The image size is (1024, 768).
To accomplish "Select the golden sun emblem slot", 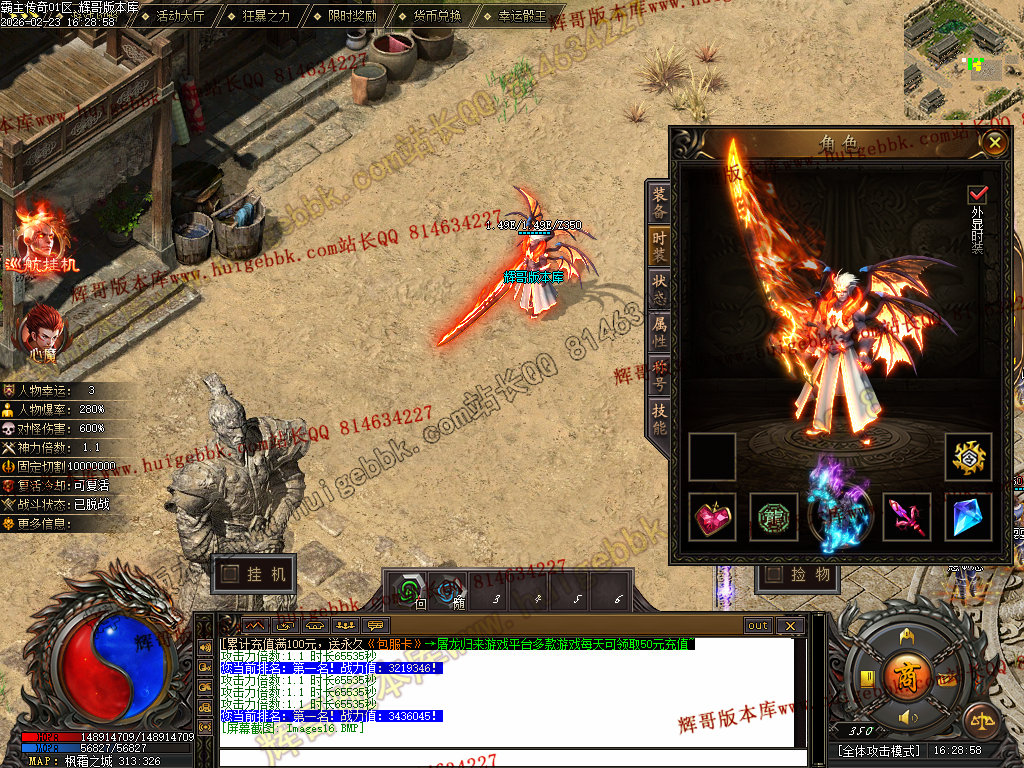I will (968, 457).
